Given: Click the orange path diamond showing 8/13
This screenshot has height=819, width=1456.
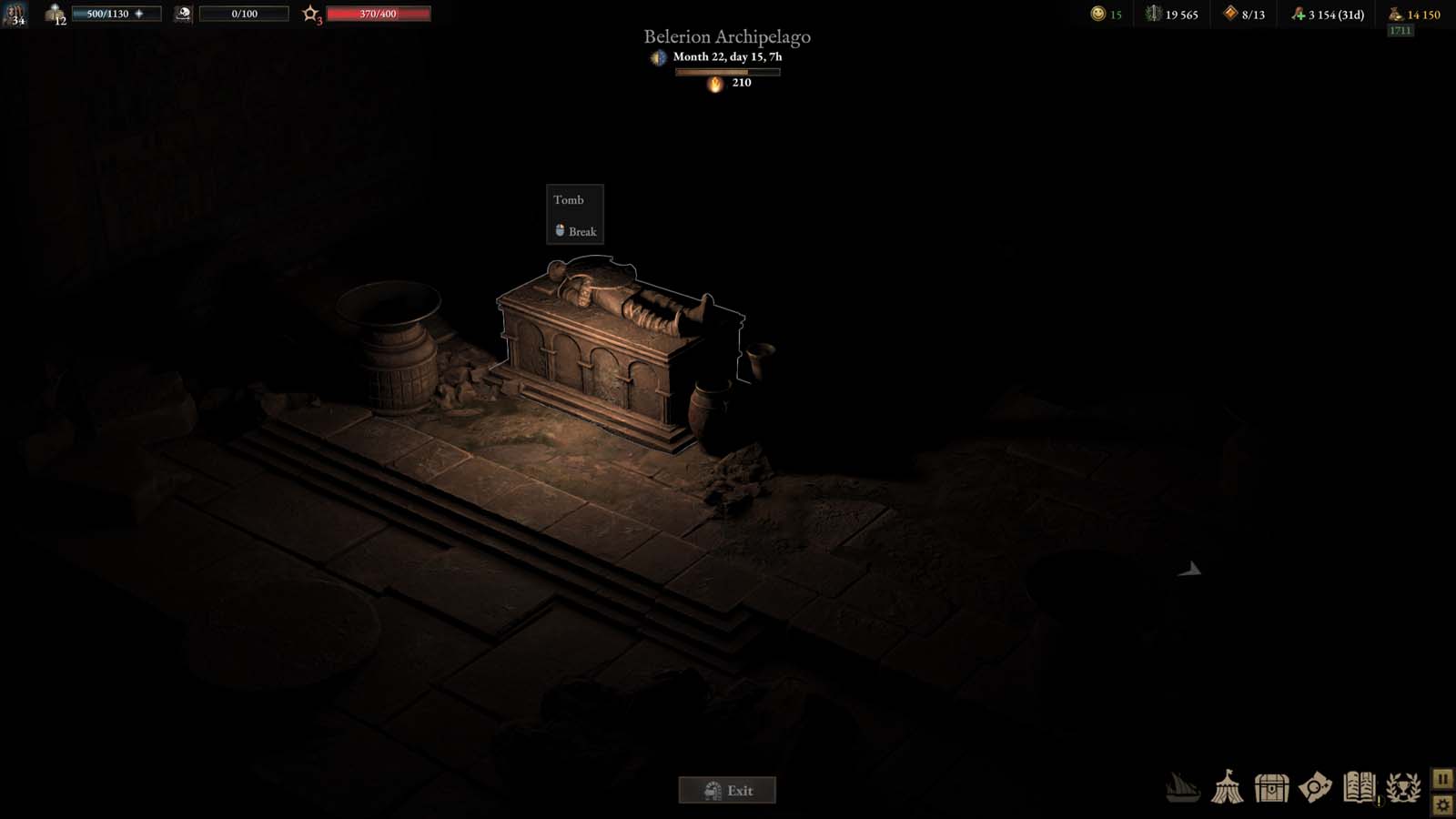Looking at the screenshot, I should point(1230,14).
